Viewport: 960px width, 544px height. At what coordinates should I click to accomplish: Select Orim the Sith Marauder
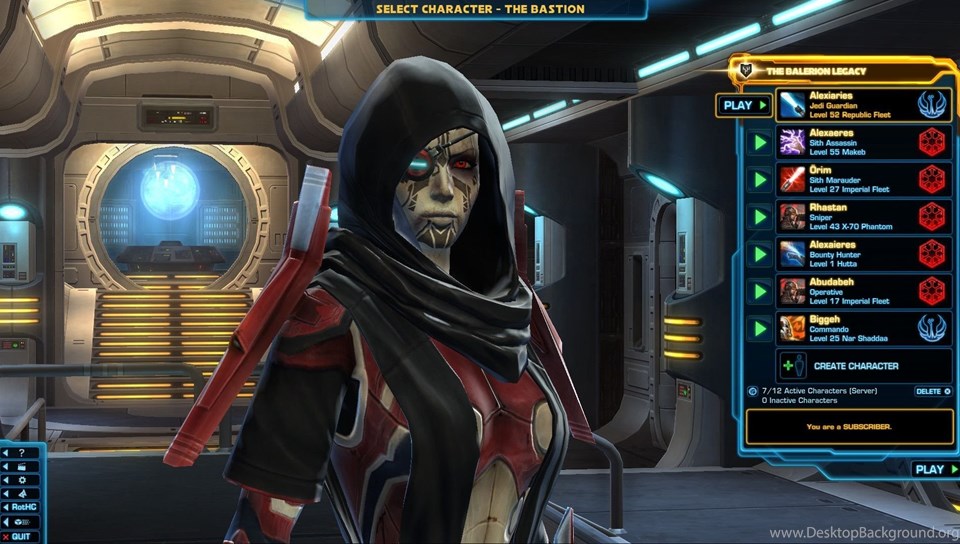[x=862, y=180]
